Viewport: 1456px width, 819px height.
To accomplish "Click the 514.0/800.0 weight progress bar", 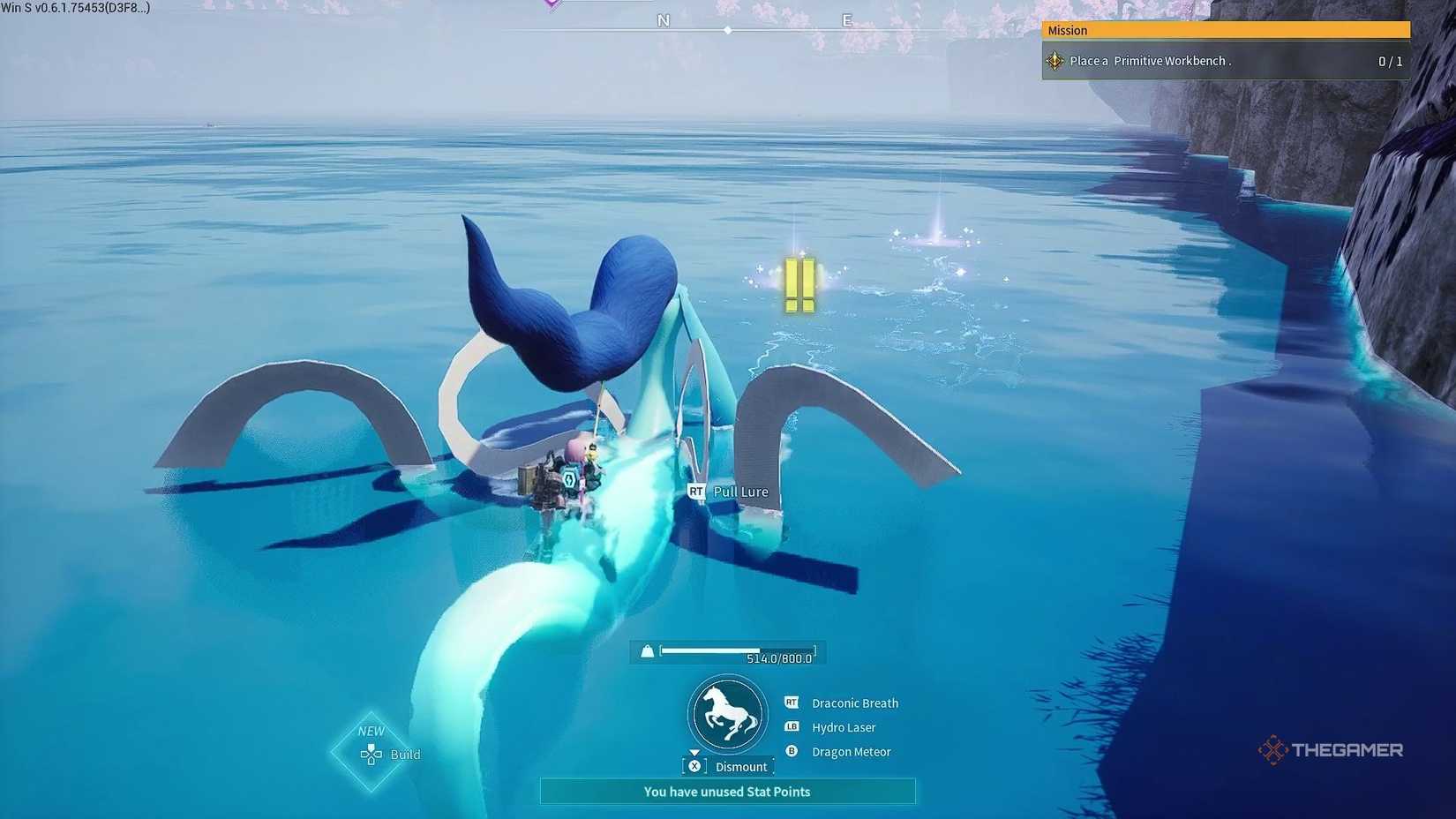I will click(739, 652).
